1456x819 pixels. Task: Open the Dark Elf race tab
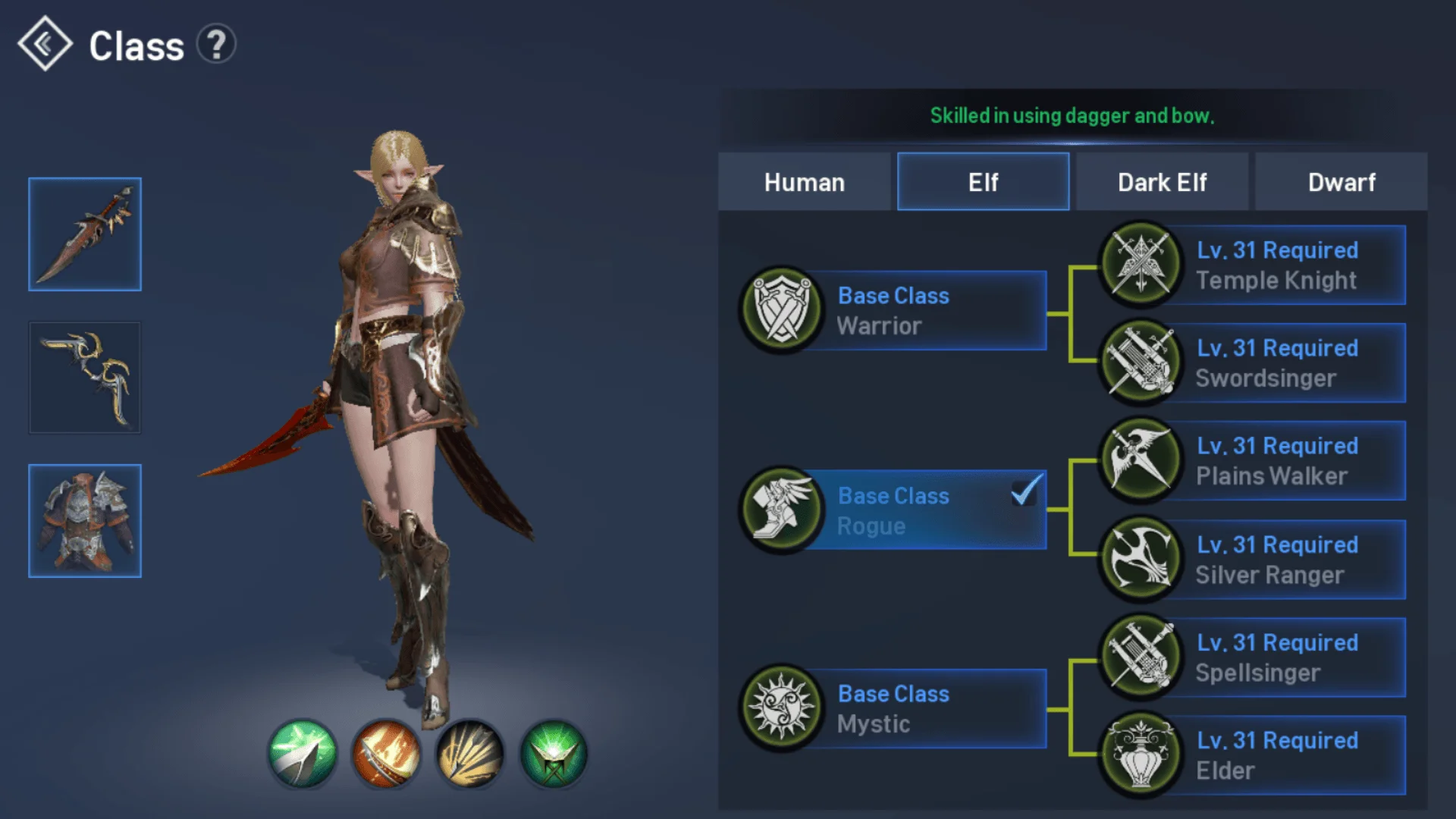[1162, 182]
